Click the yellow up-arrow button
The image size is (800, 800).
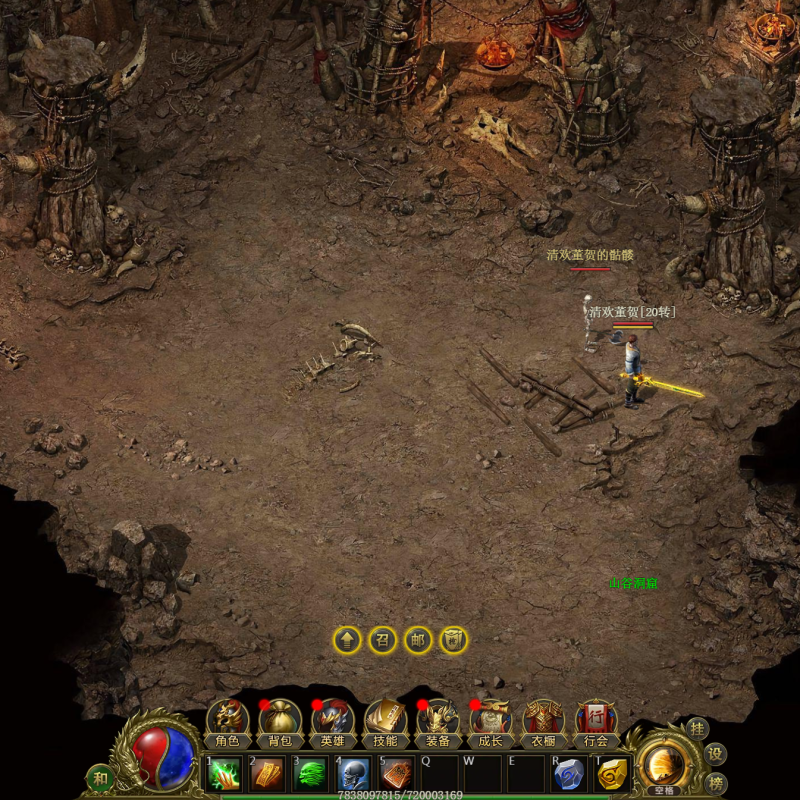click(x=347, y=640)
